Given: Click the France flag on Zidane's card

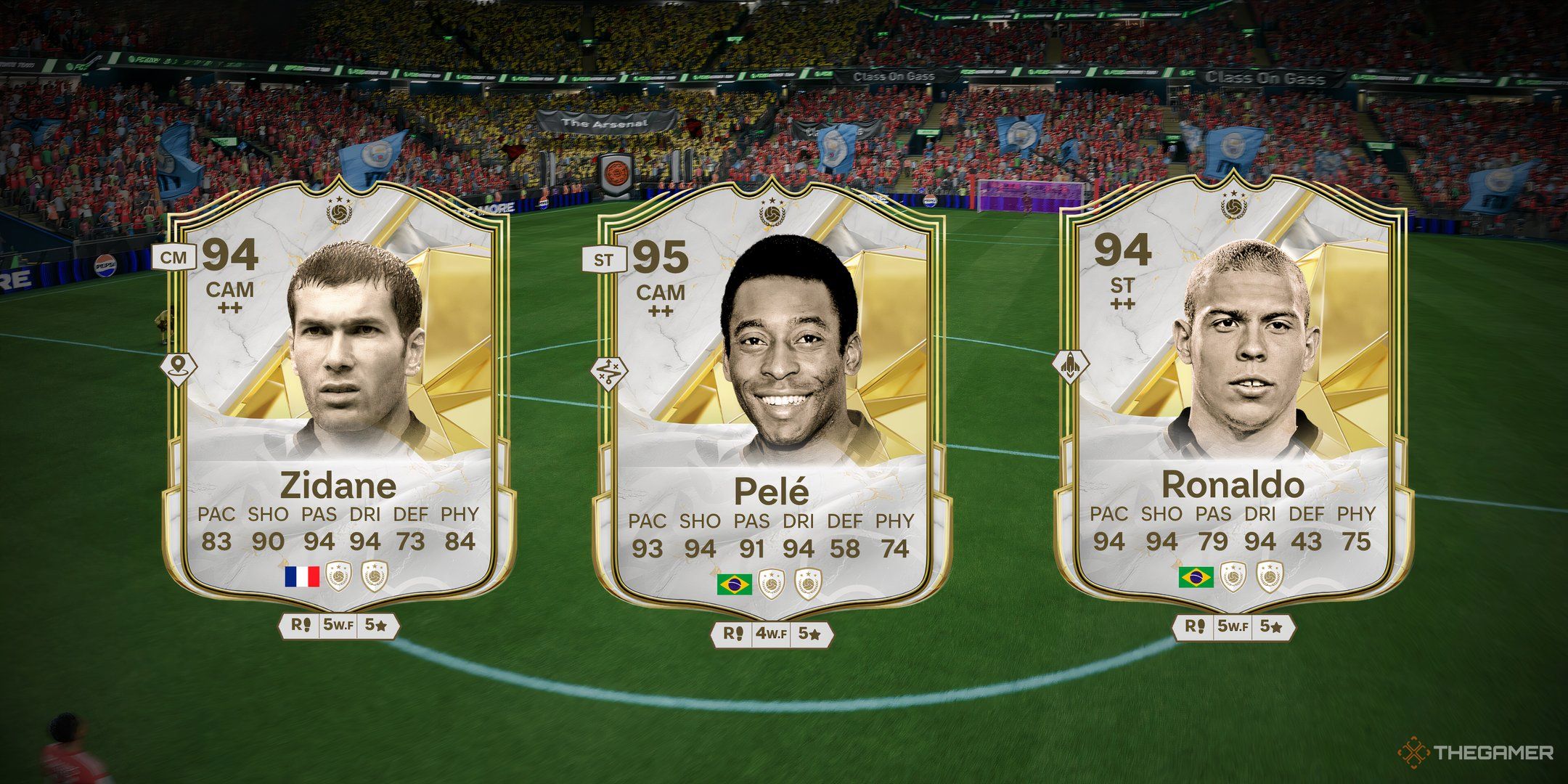Looking at the screenshot, I should pos(302,576).
